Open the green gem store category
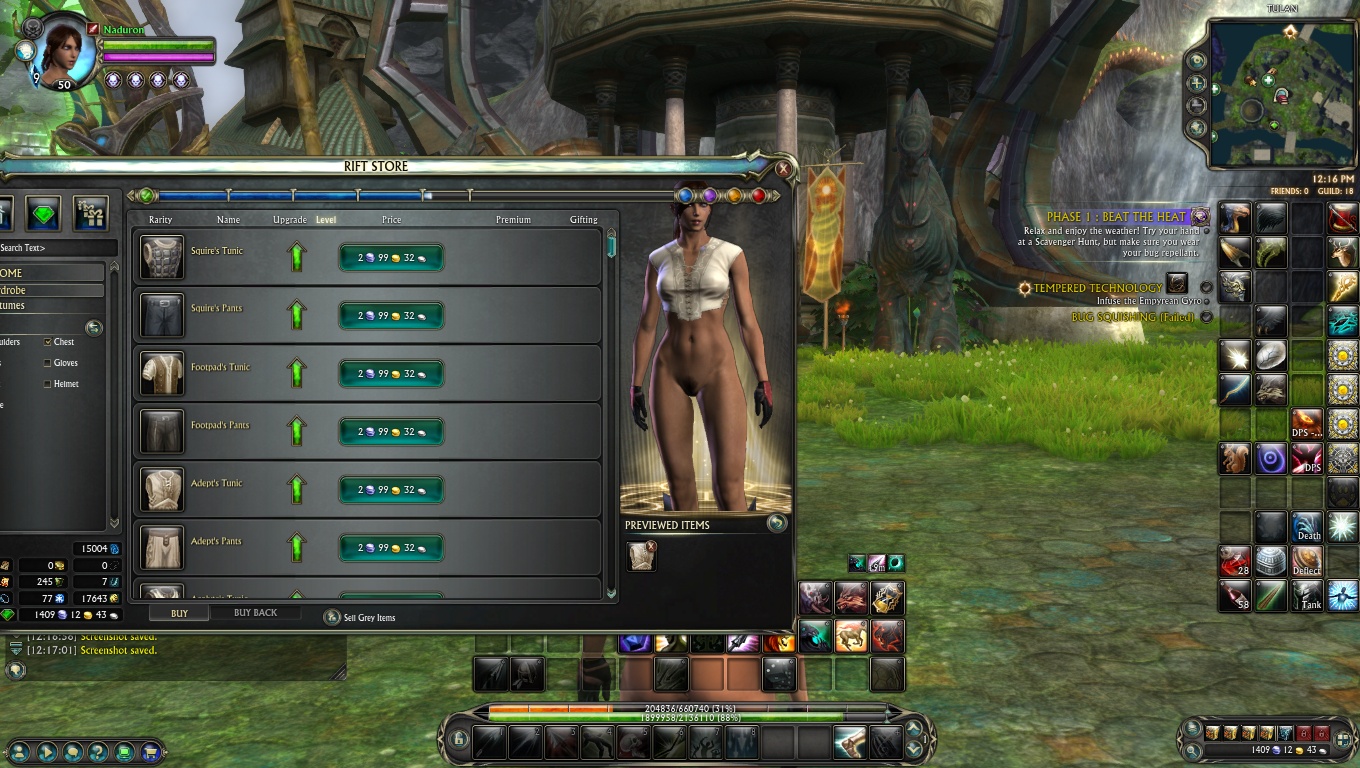 [x=43, y=212]
